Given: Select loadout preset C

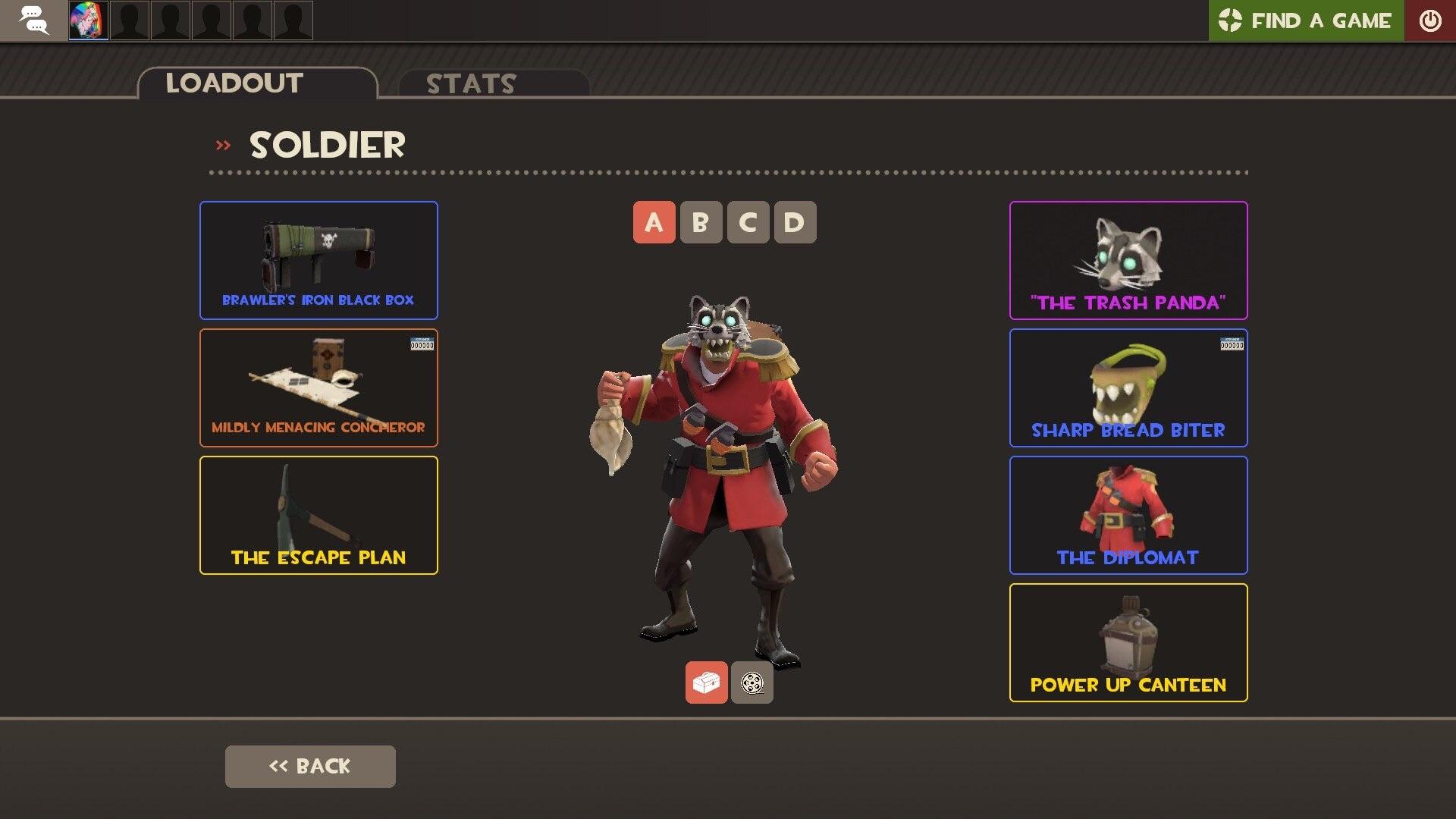Looking at the screenshot, I should point(746,222).
